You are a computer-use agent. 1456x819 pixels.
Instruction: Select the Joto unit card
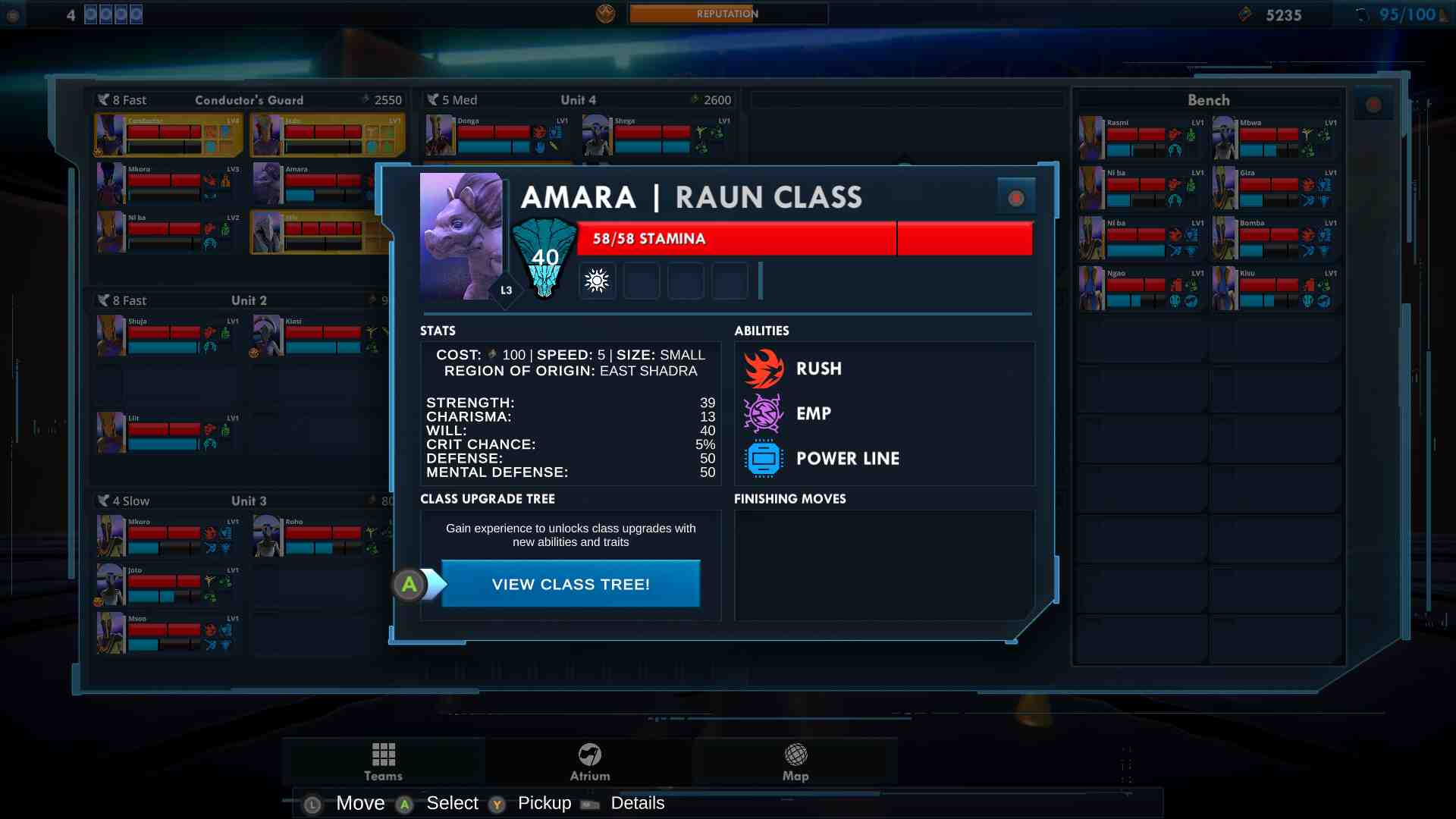point(168,585)
